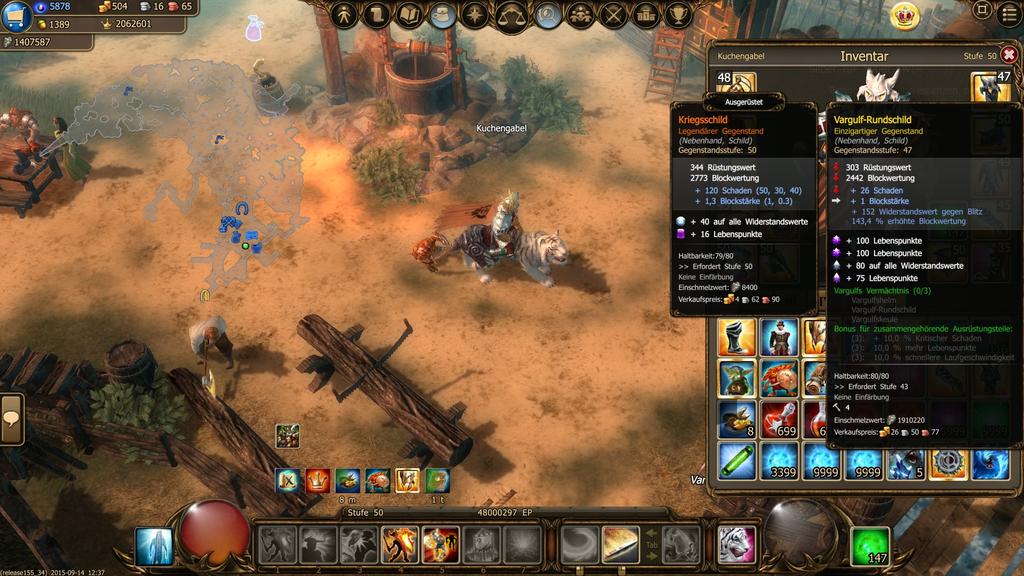Click the golden crown premium button

point(905,15)
